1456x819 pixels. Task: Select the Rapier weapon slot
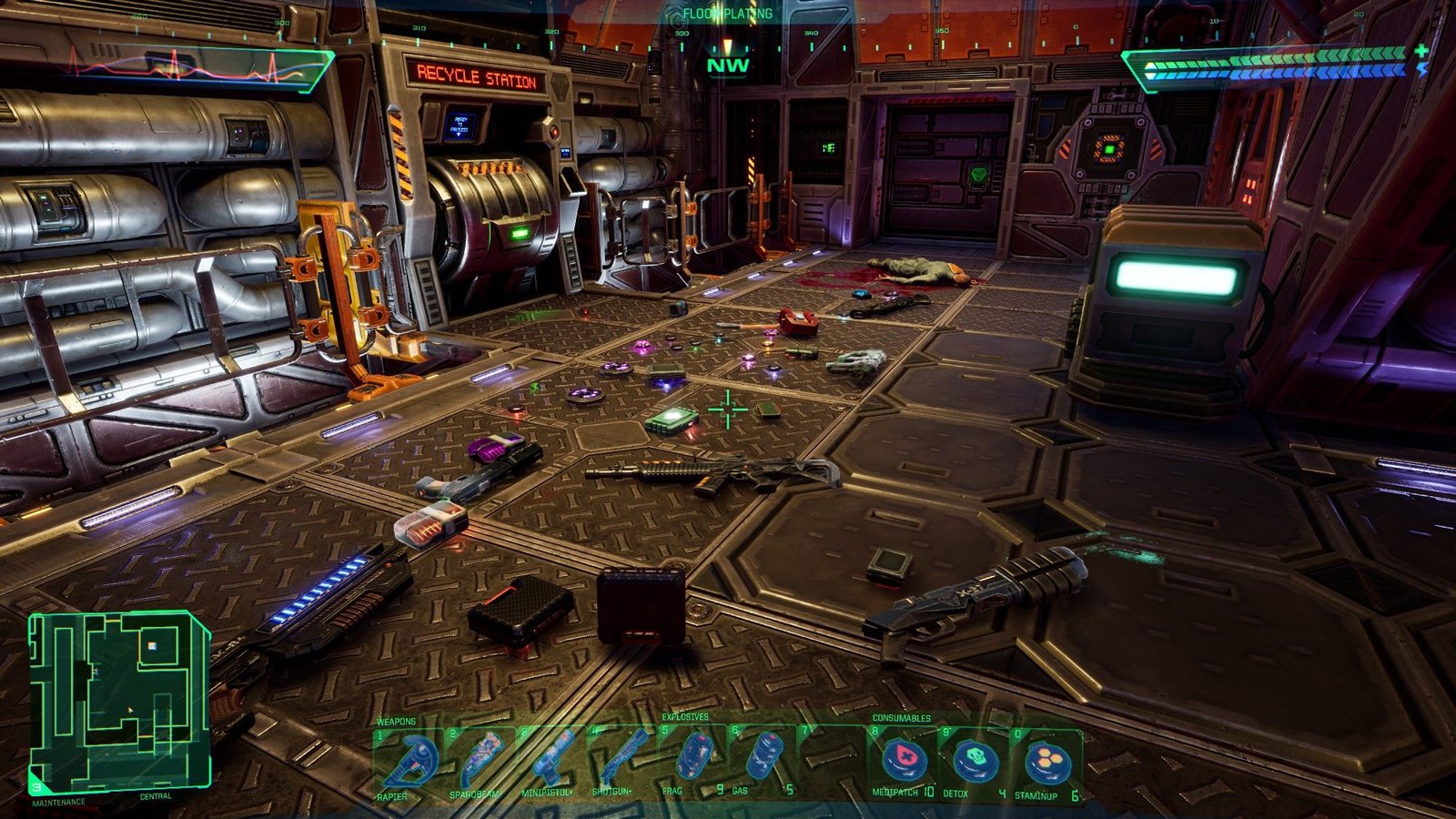coord(407,763)
